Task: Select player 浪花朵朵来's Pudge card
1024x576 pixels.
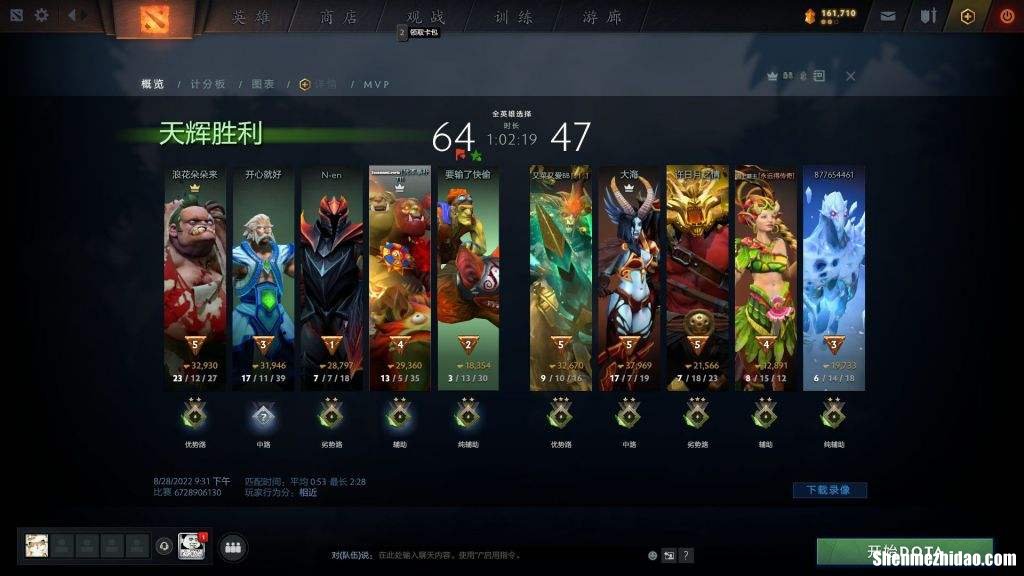Action: point(195,280)
